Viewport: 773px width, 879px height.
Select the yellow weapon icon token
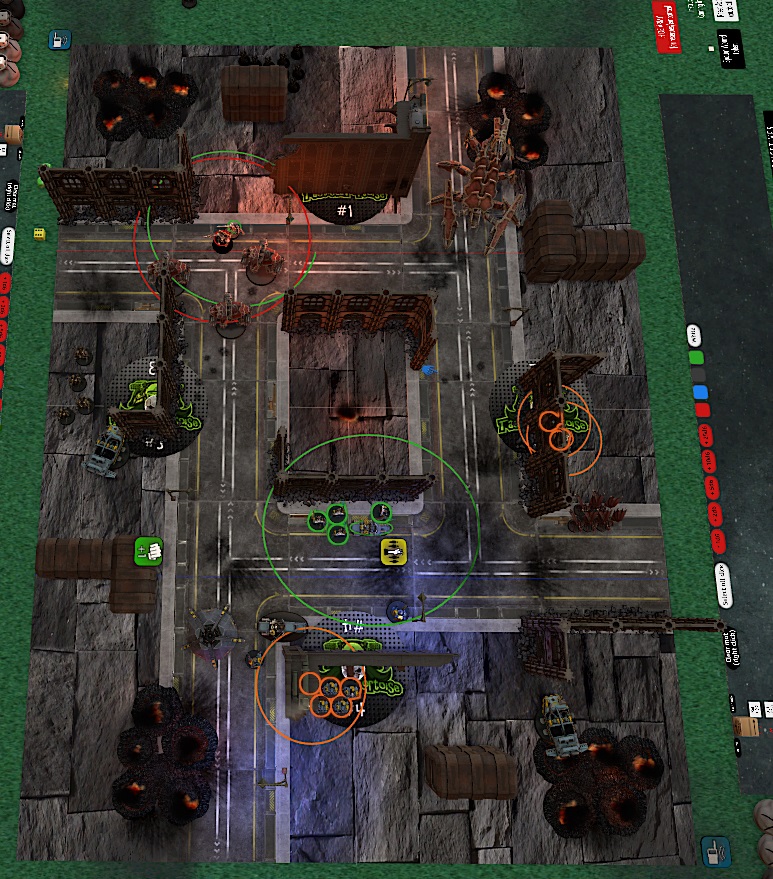pyautogui.click(x=394, y=550)
